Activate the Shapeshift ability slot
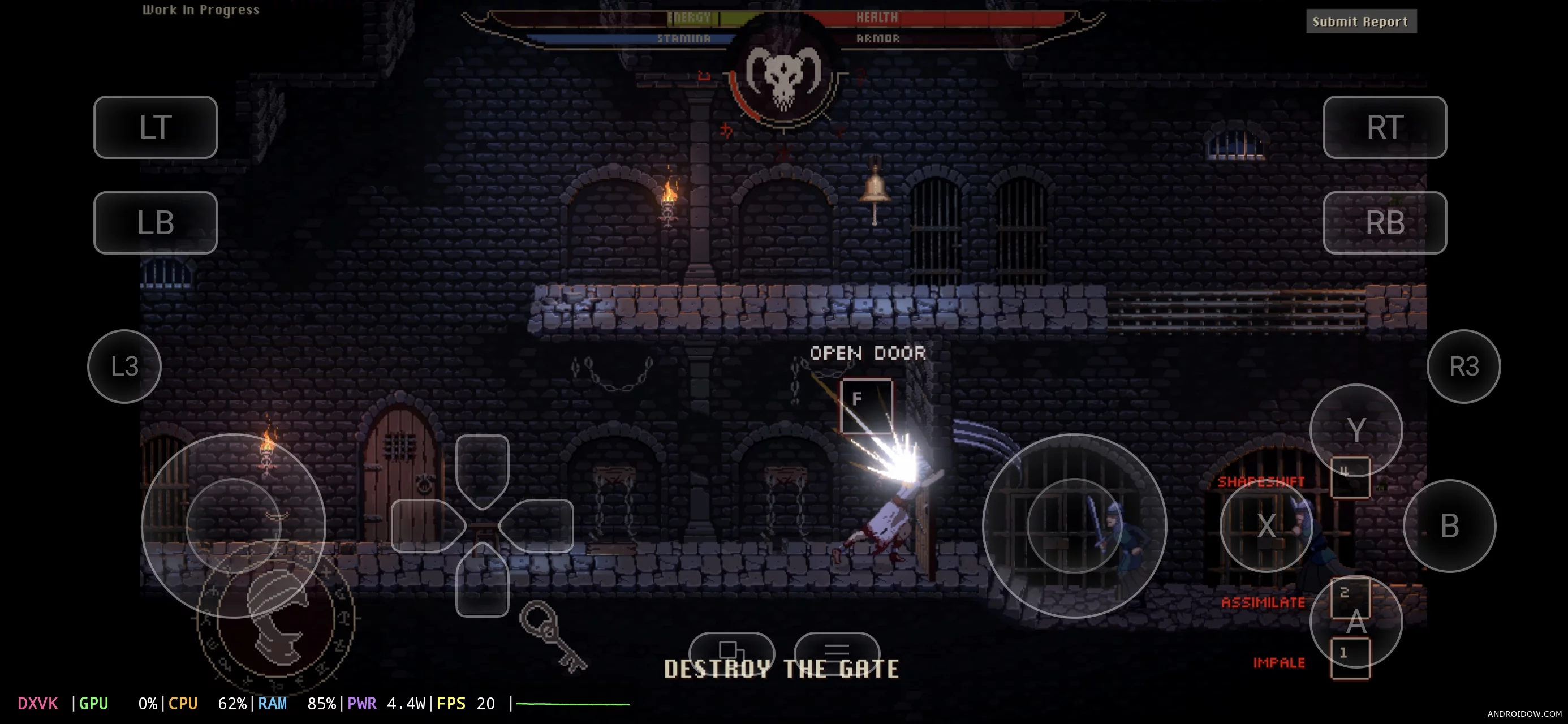The image size is (1568, 724). coord(1350,477)
